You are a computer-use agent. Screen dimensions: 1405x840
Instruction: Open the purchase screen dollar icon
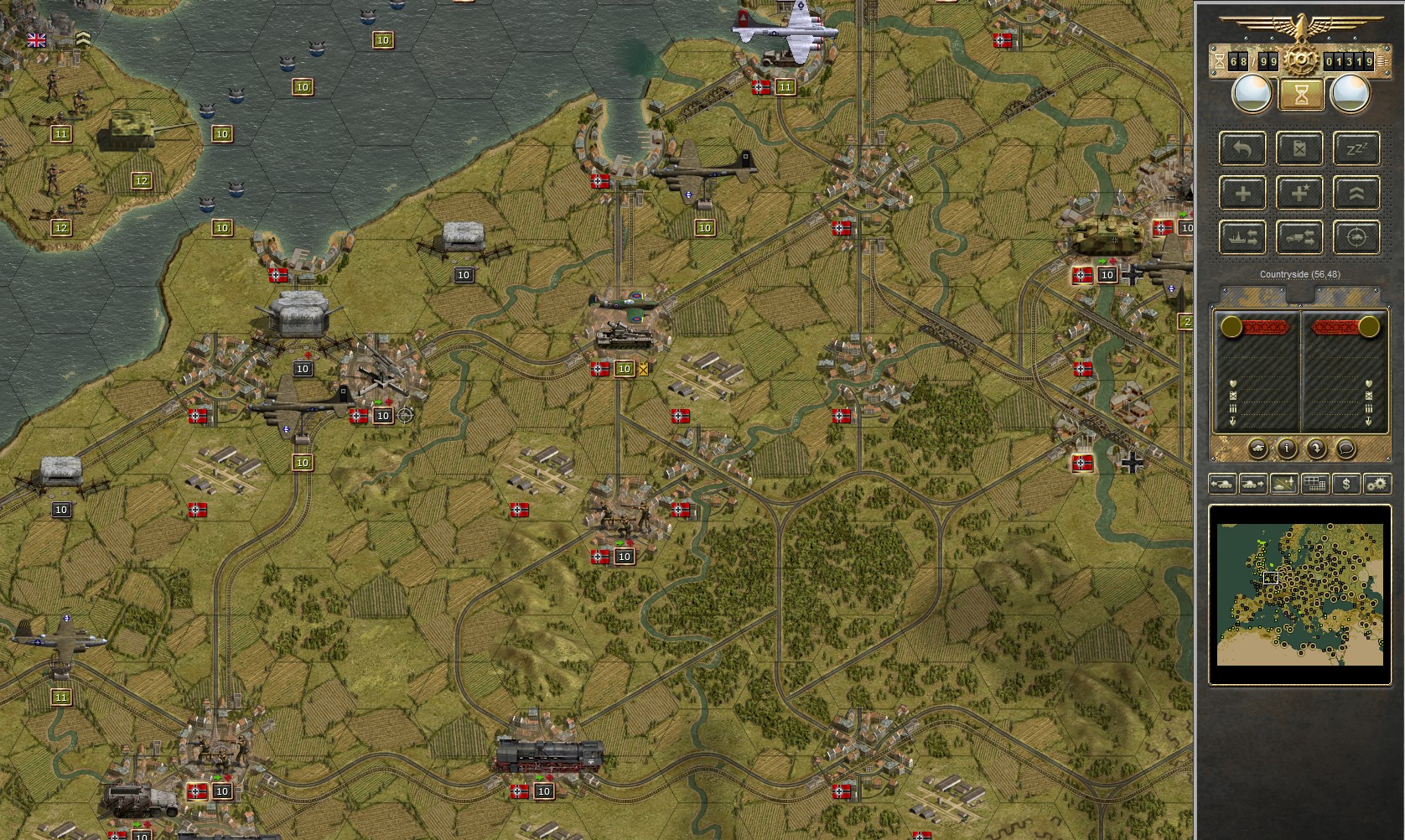click(x=1346, y=484)
